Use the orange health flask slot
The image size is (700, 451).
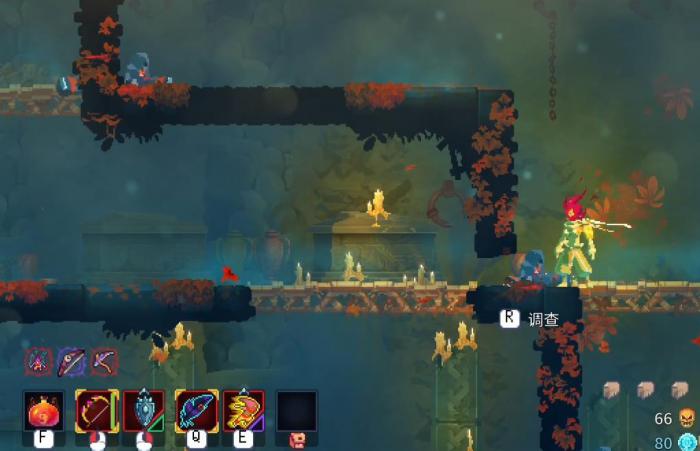click(x=43, y=410)
